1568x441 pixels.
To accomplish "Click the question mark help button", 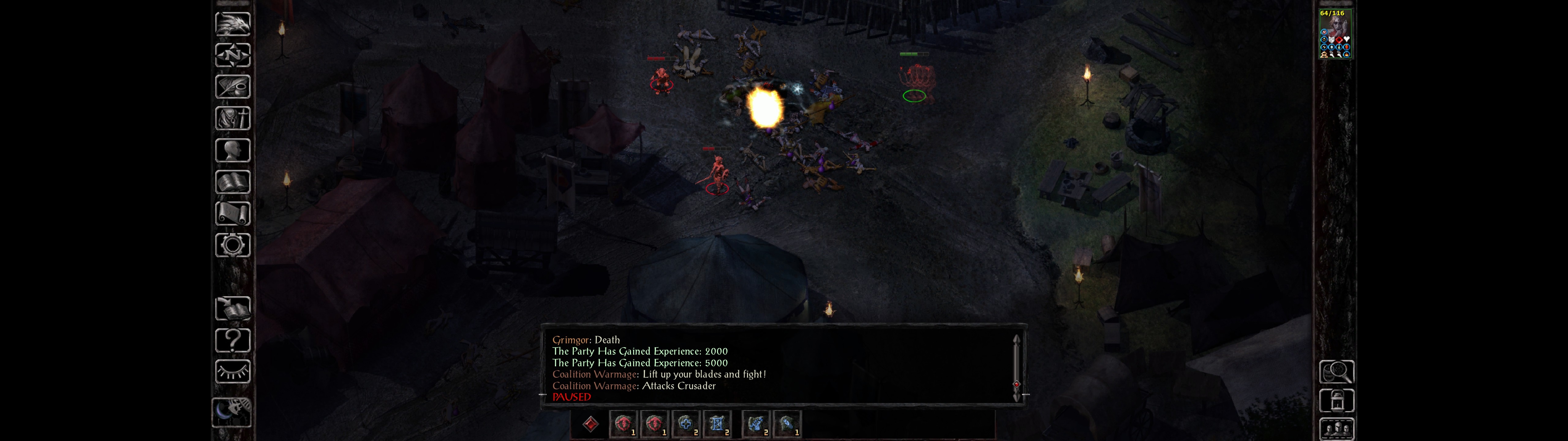I will pyautogui.click(x=232, y=341).
